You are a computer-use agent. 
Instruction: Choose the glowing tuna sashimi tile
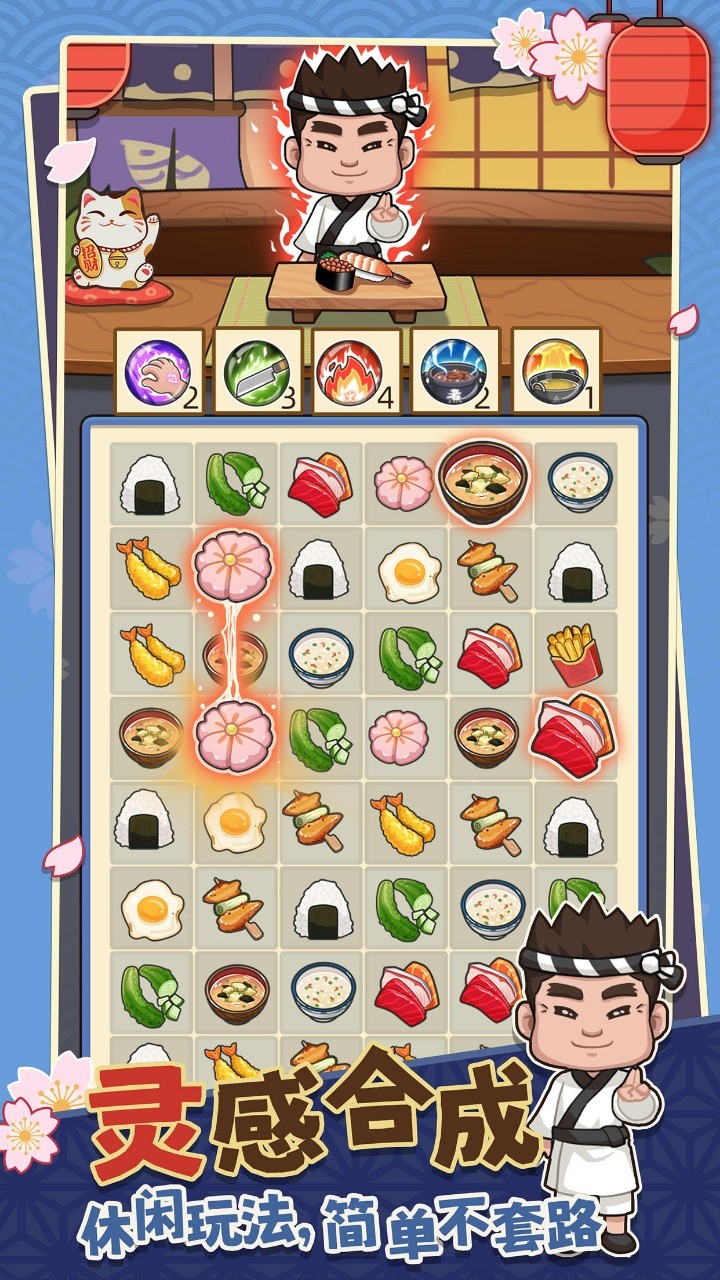tap(572, 736)
